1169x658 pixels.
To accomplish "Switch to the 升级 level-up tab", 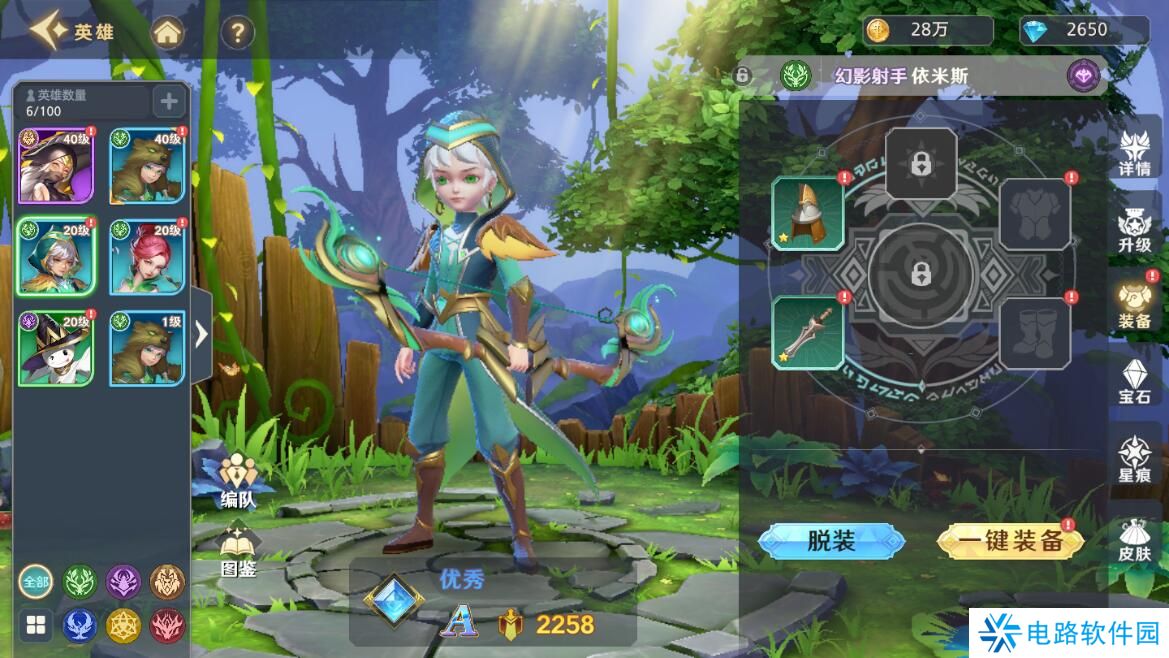I will tap(1135, 230).
